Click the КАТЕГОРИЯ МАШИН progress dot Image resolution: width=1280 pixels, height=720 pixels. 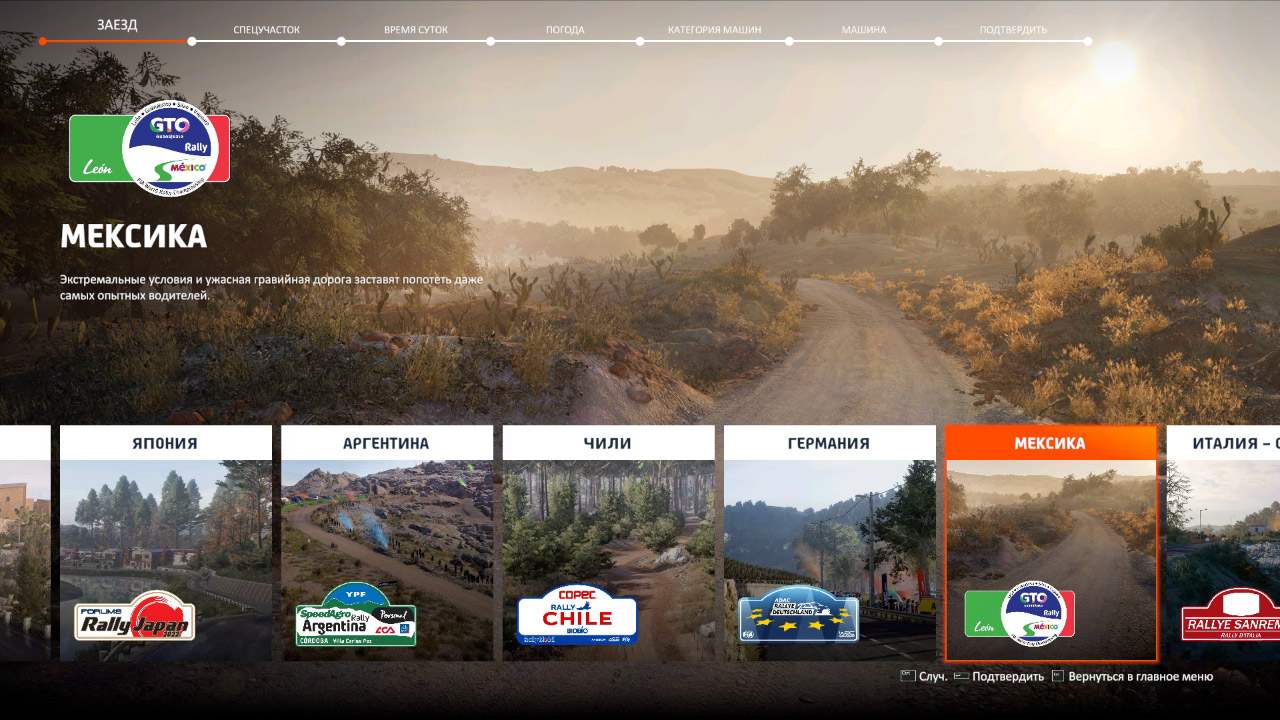pyautogui.click(x=790, y=41)
